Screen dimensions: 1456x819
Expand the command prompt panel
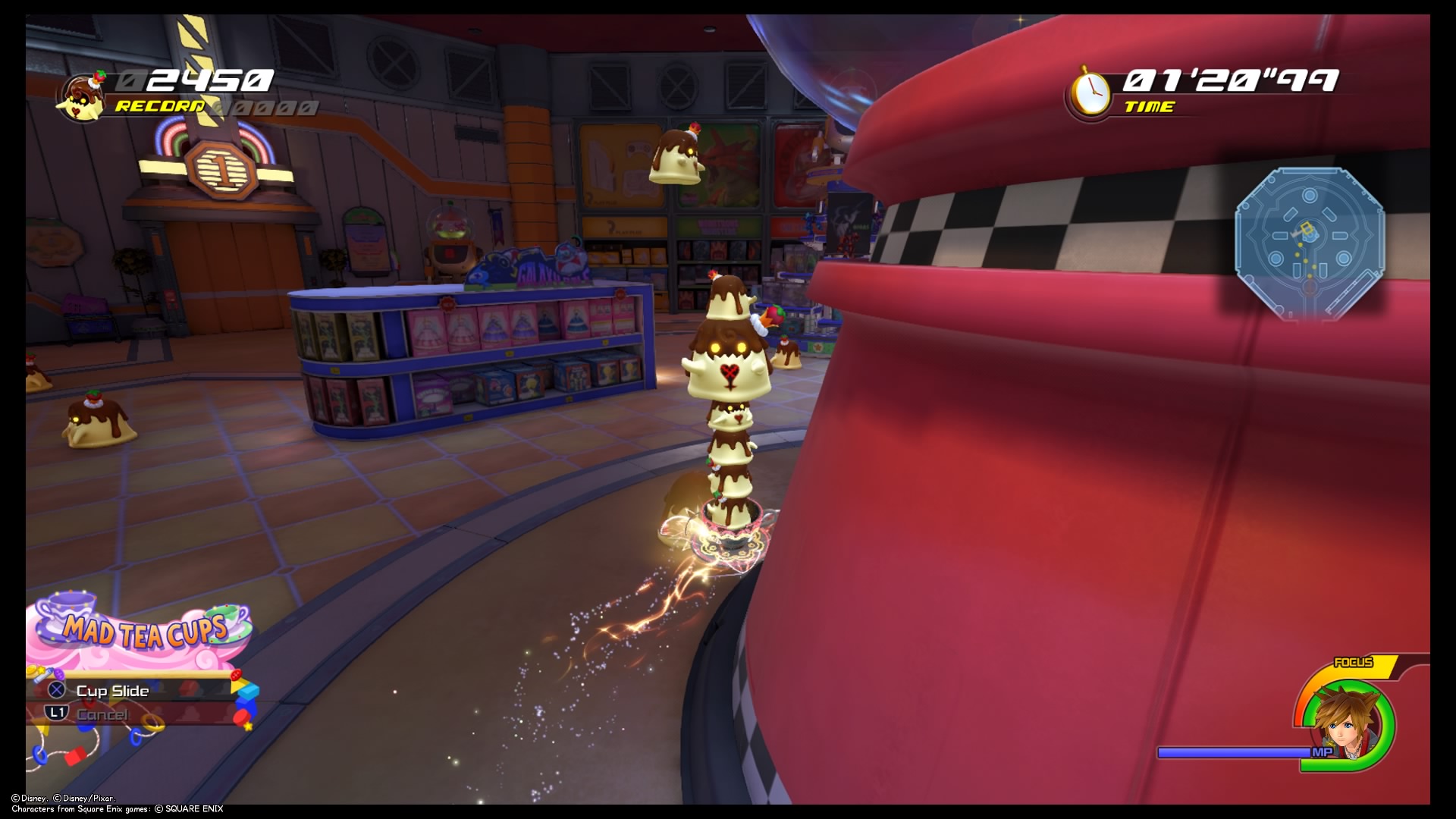pos(136,701)
